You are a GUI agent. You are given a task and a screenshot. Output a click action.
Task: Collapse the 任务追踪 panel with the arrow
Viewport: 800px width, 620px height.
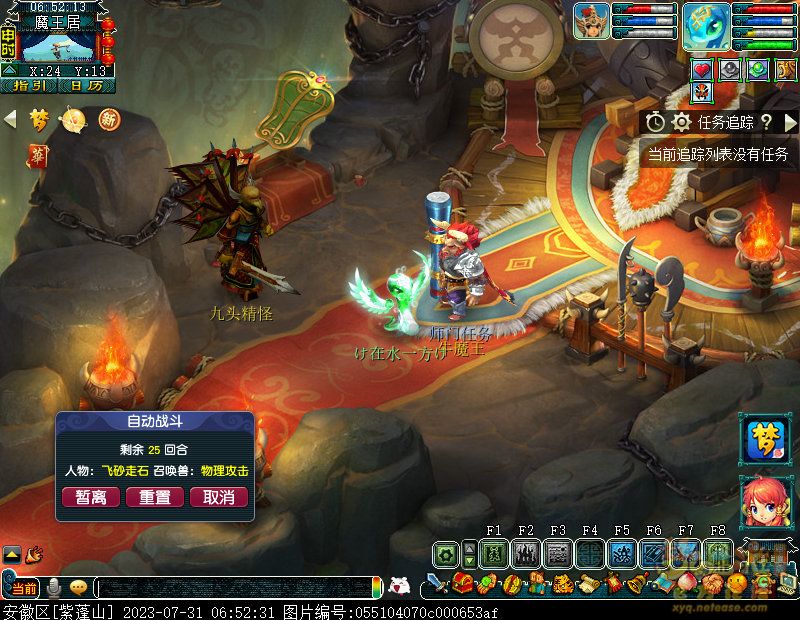pos(790,122)
